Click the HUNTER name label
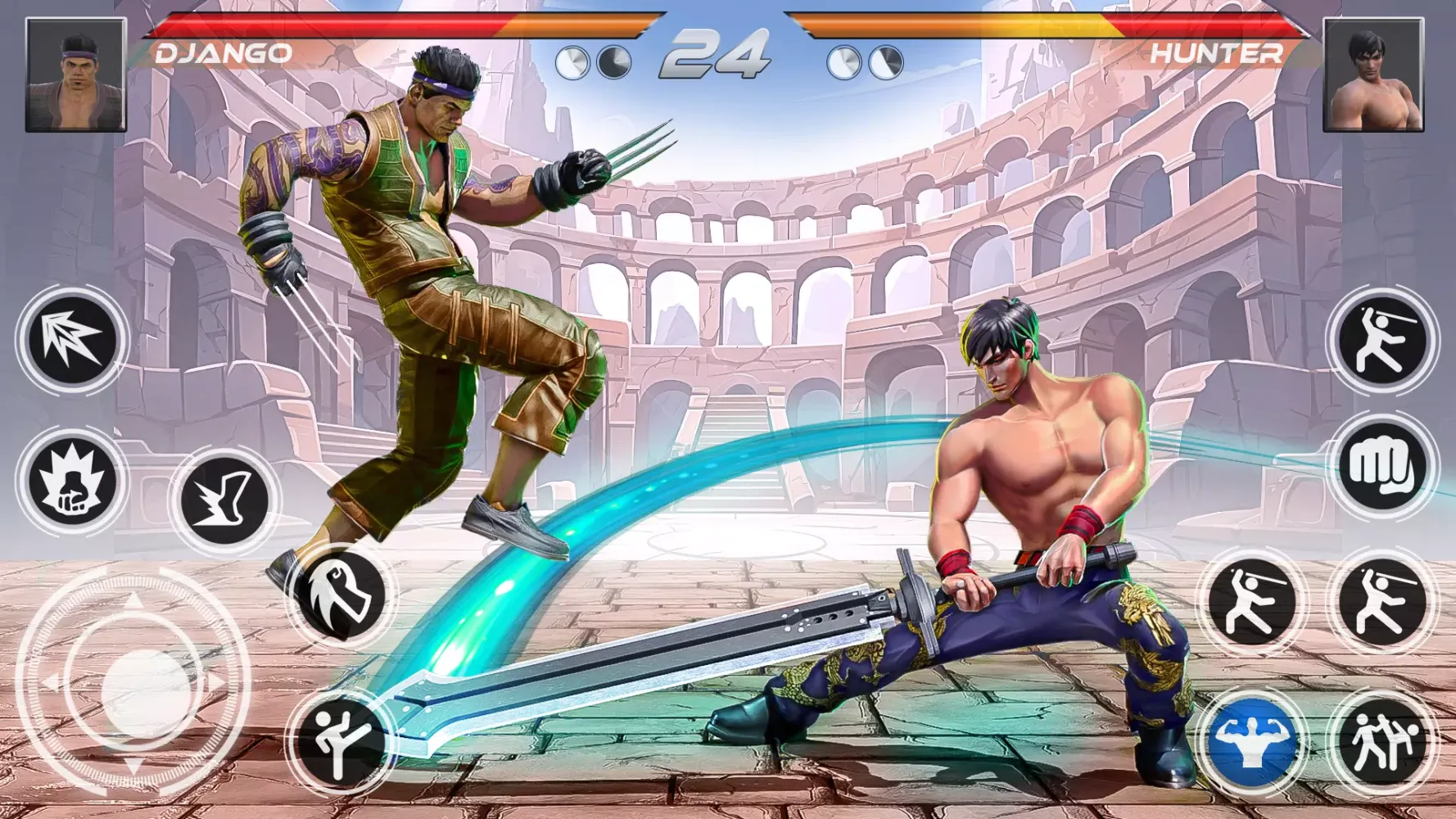Screen dimensions: 1456x819 tap(1218, 52)
